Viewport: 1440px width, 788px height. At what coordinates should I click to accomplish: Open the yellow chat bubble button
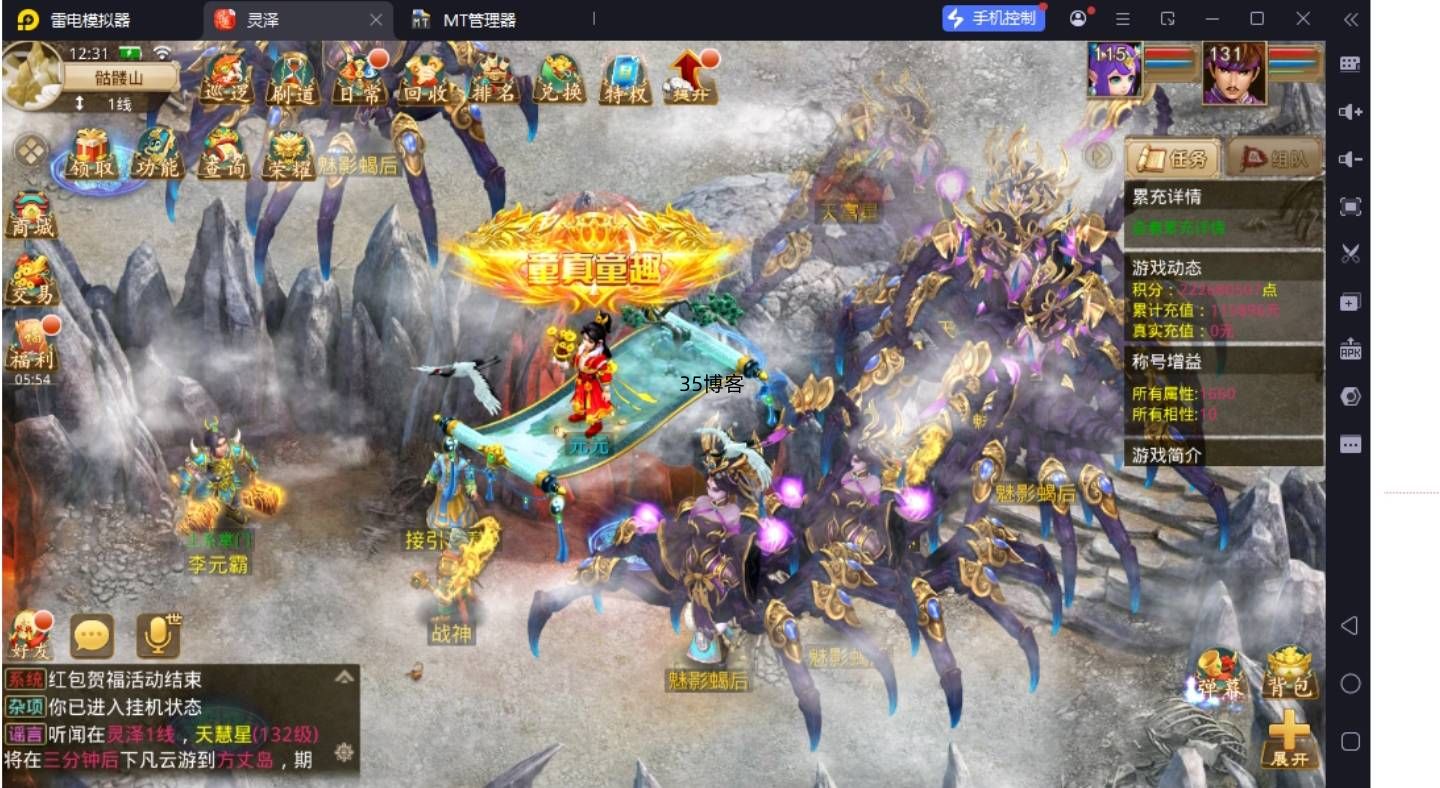pos(92,636)
